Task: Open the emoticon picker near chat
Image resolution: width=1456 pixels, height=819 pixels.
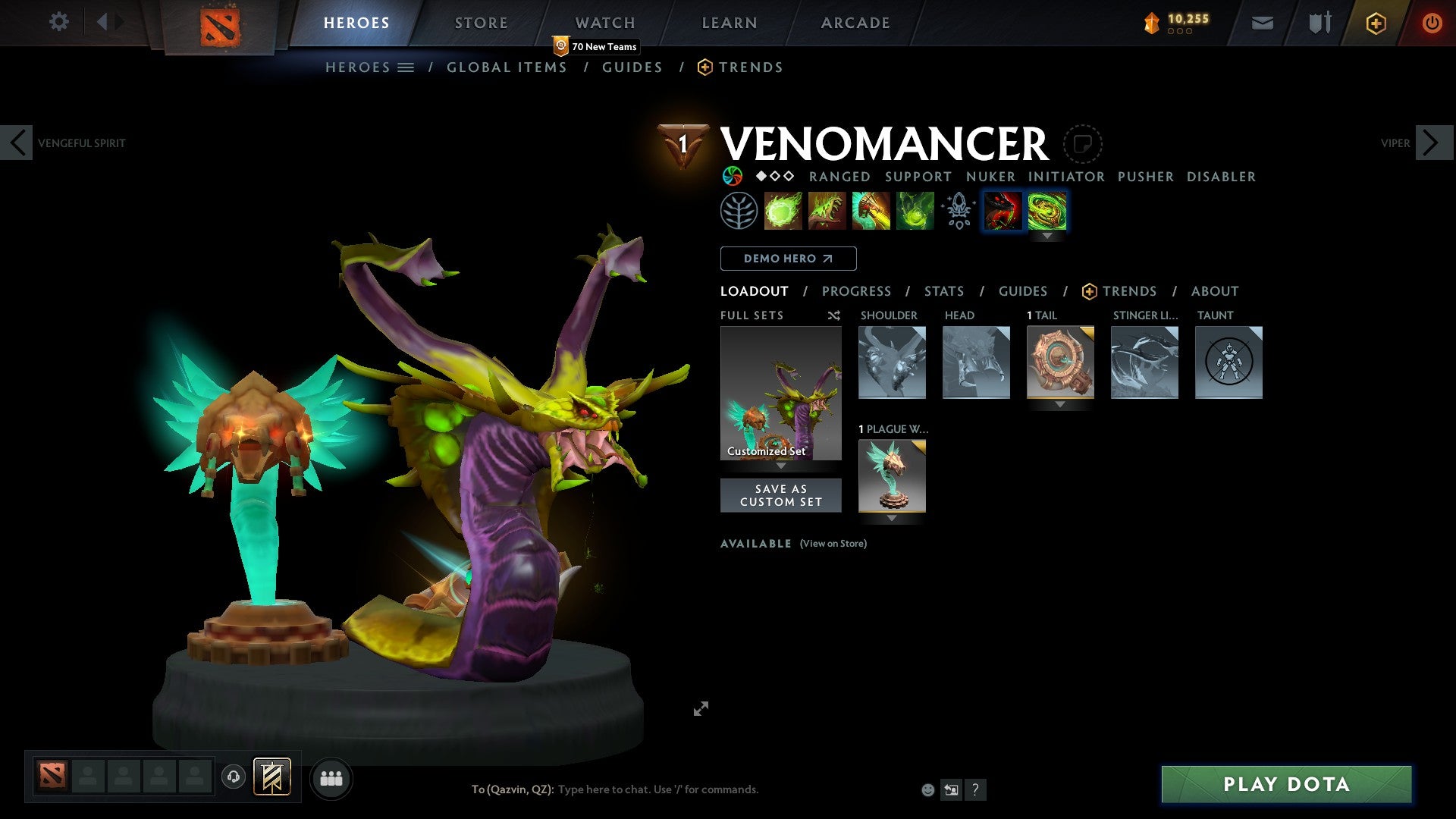Action: coord(927,789)
